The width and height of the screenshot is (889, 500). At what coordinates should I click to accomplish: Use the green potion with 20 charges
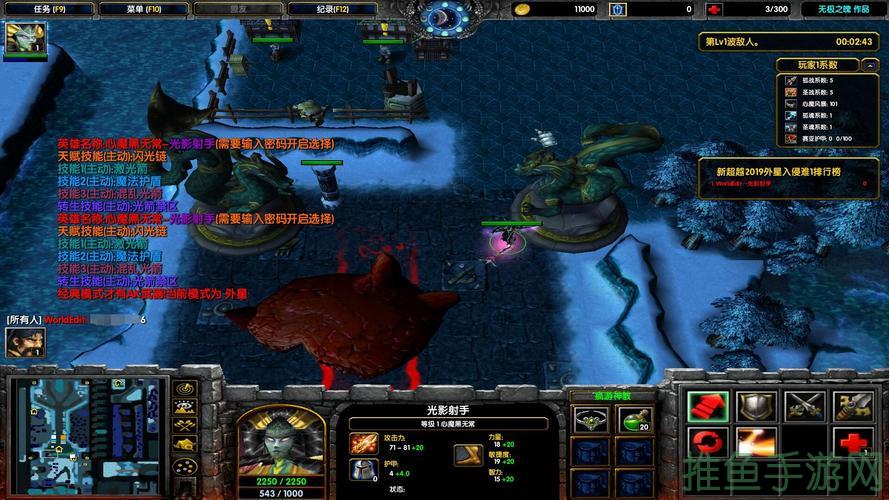634,419
